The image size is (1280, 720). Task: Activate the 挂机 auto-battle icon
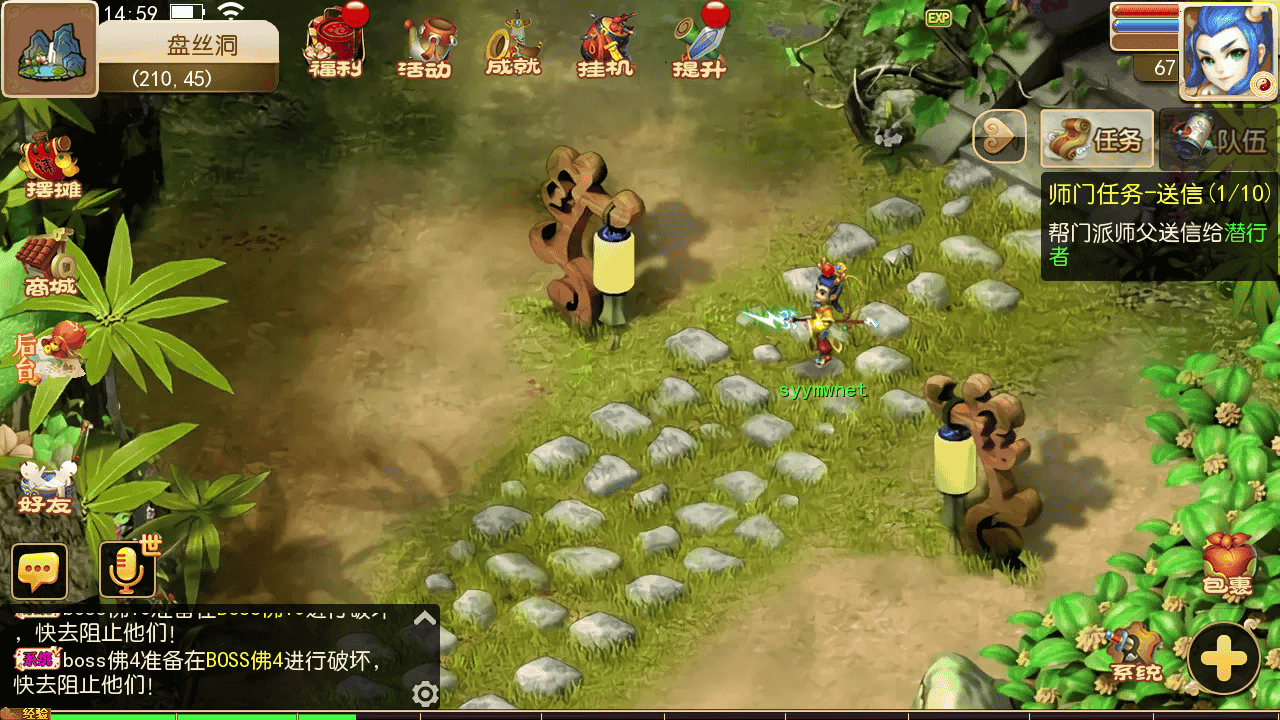coord(606,47)
